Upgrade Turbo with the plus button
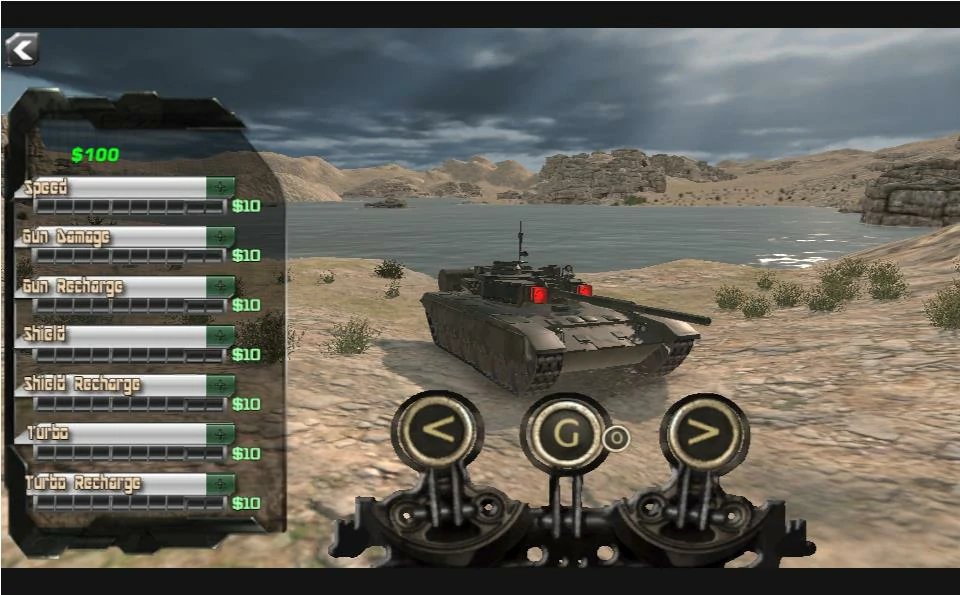 (x=220, y=434)
